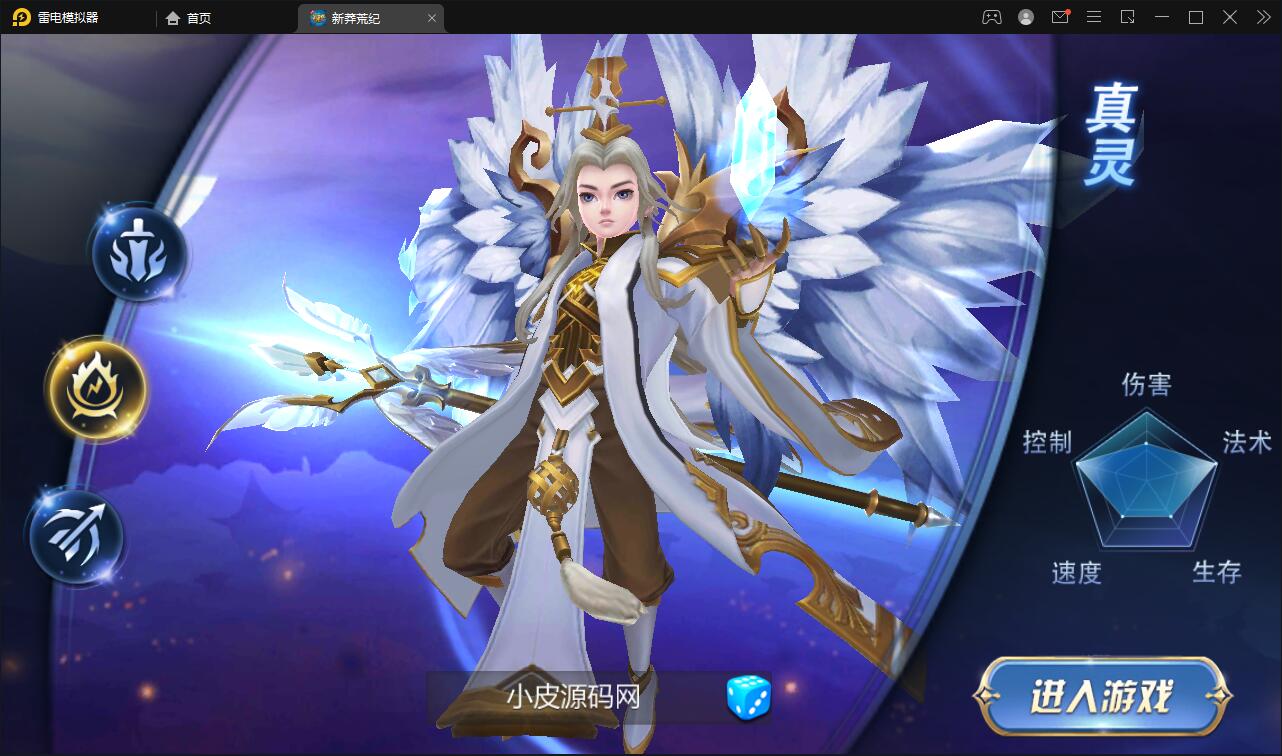The height and width of the screenshot is (756, 1282).
Task: Click the LDPlayer logo in the titlebar
Action: [x=18, y=17]
